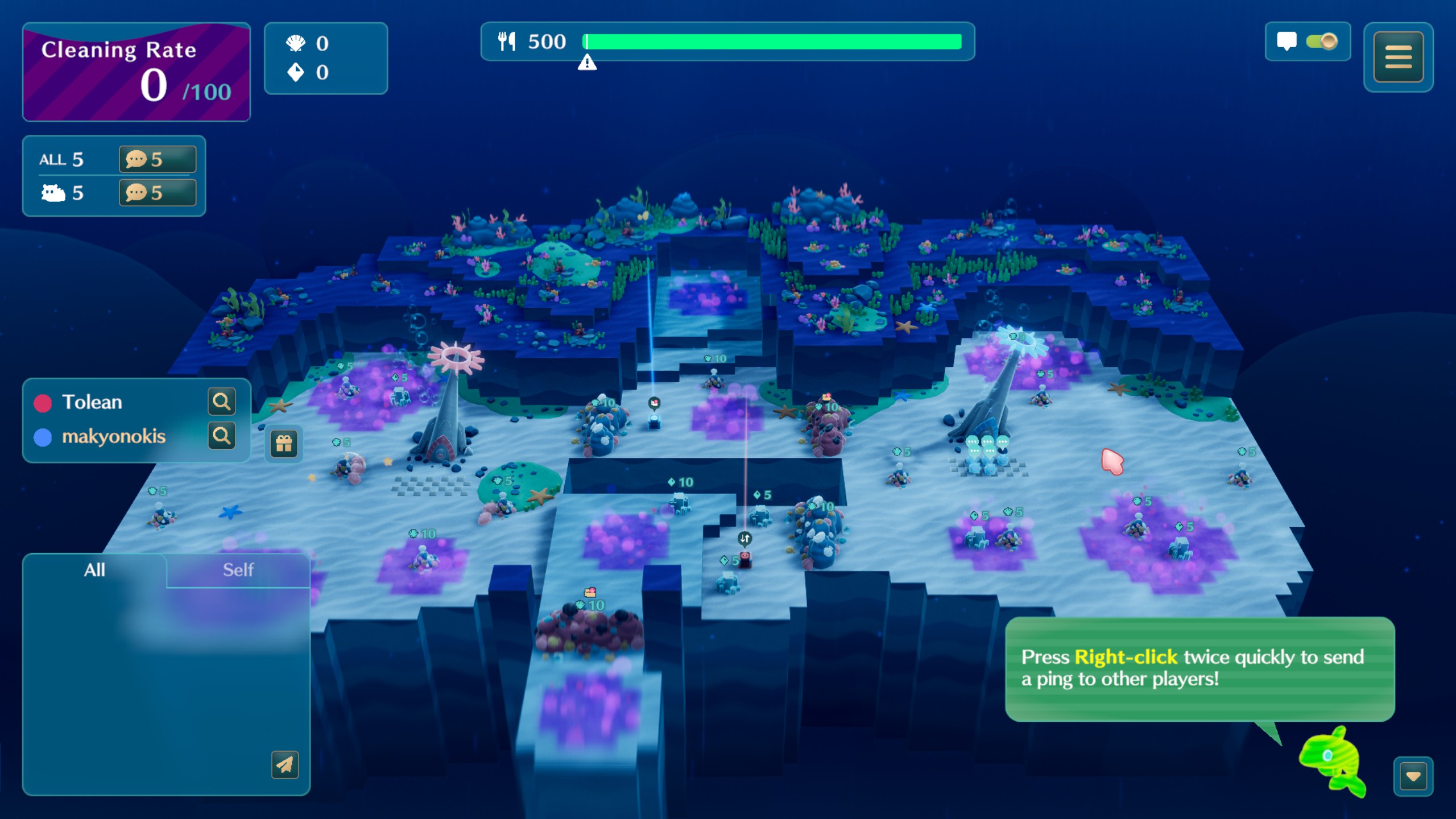Locate player Tolean with magnifier
The image size is (1456, 819).
(x=221, y=402)
